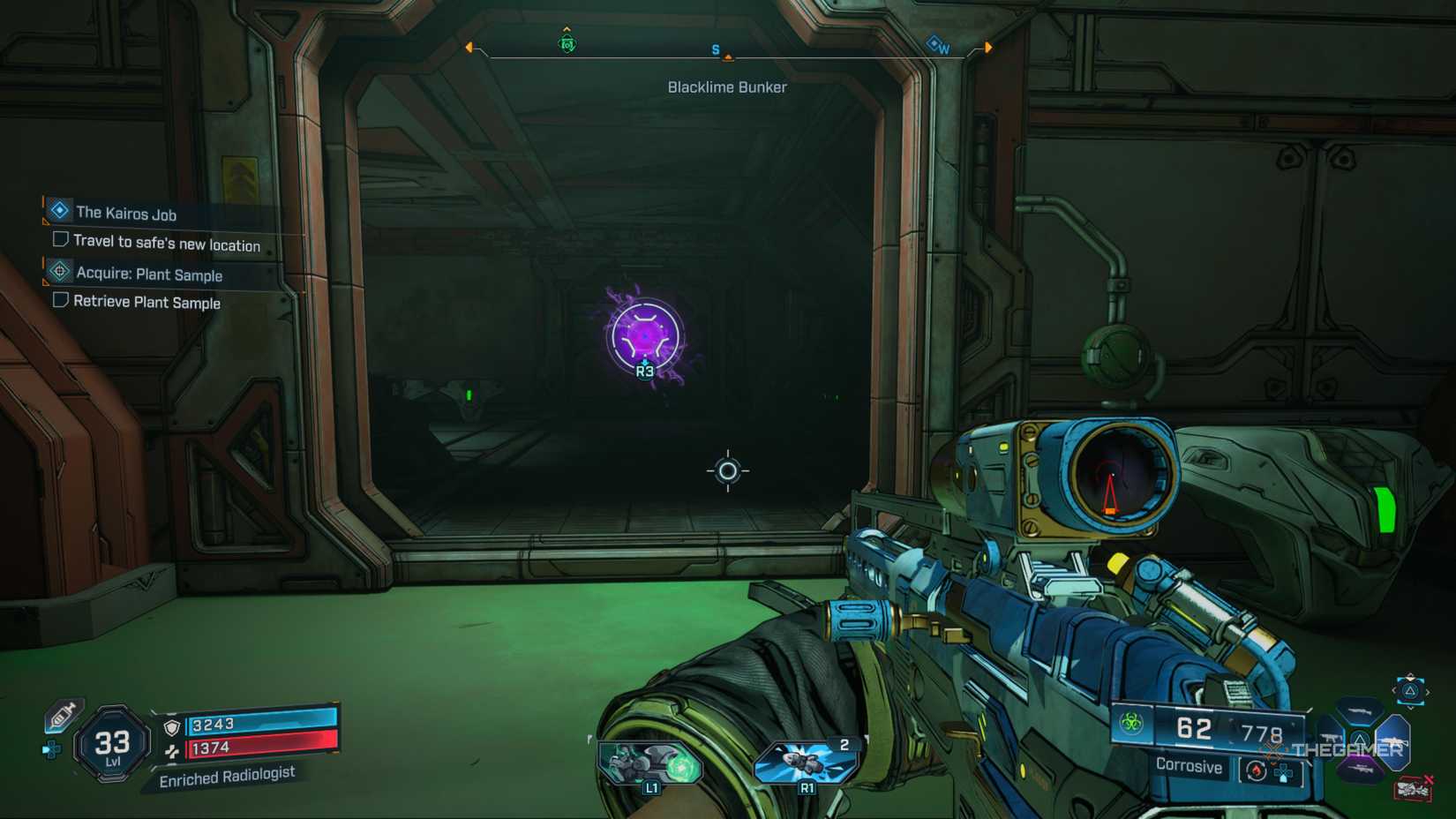Toggle the red weapon mode swap icon

(x=1256, y=770)
